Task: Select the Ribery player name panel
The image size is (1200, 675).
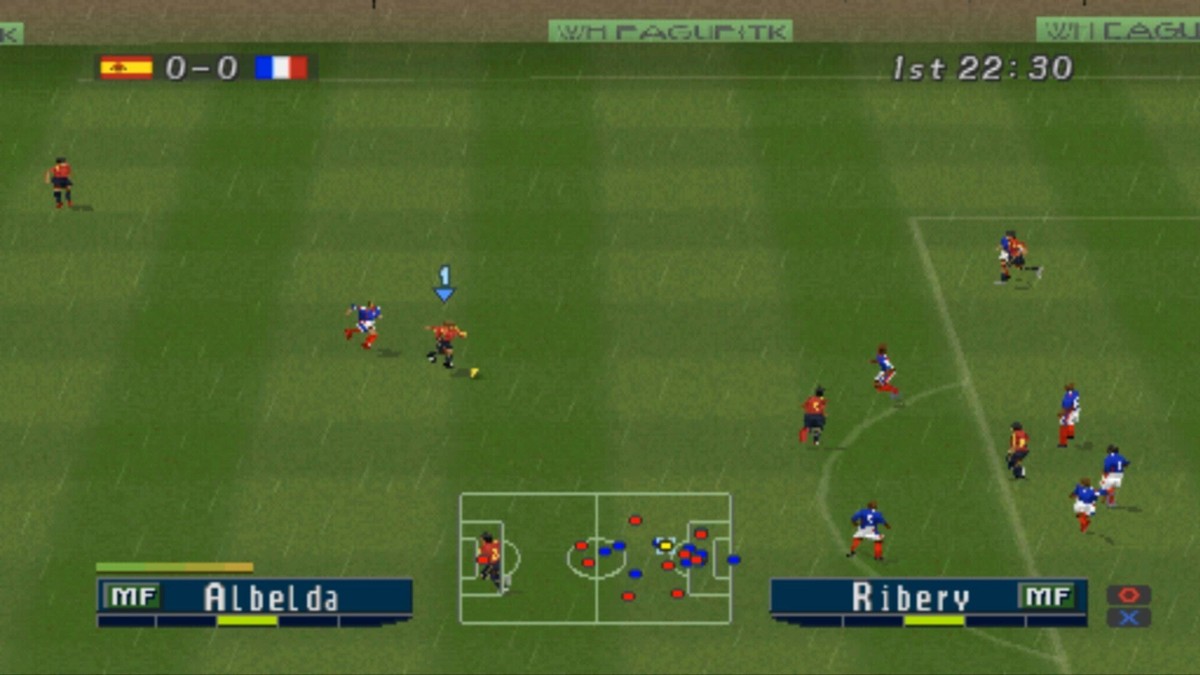Action: pyautogui.click(x=928, y=597)
